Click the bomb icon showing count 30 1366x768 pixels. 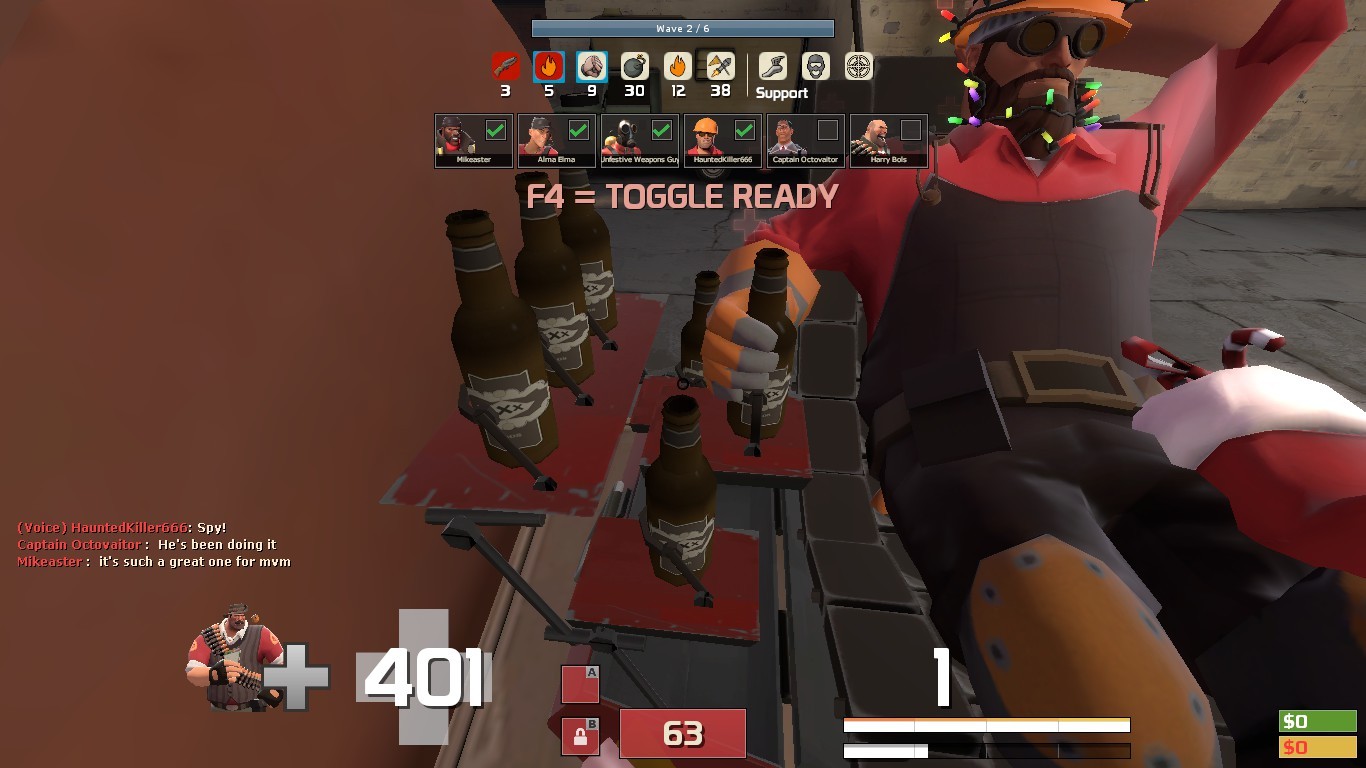pos(633,65)
